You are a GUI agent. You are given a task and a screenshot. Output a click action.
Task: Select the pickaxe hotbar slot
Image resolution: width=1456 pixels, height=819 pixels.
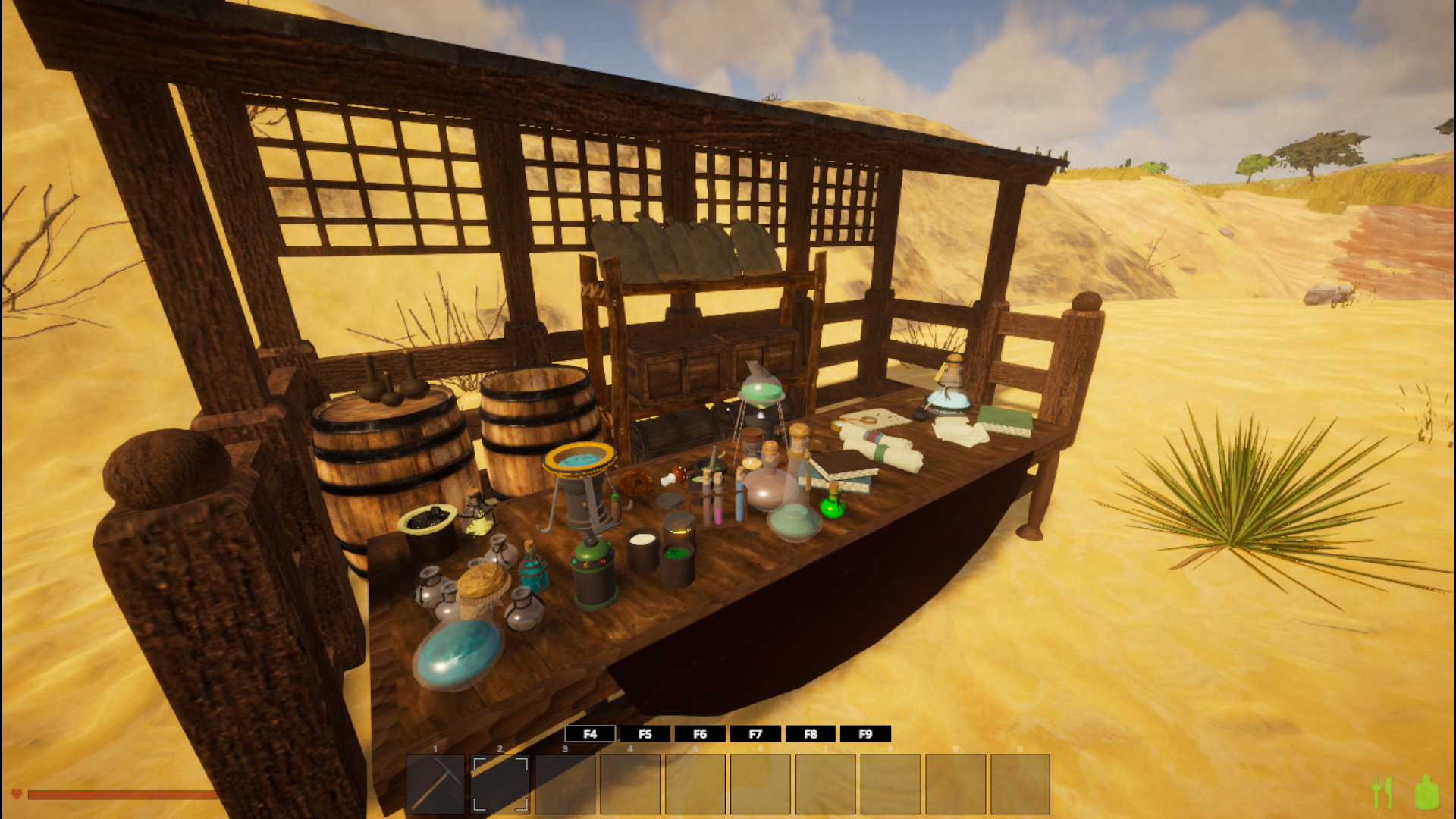[435, 783]
